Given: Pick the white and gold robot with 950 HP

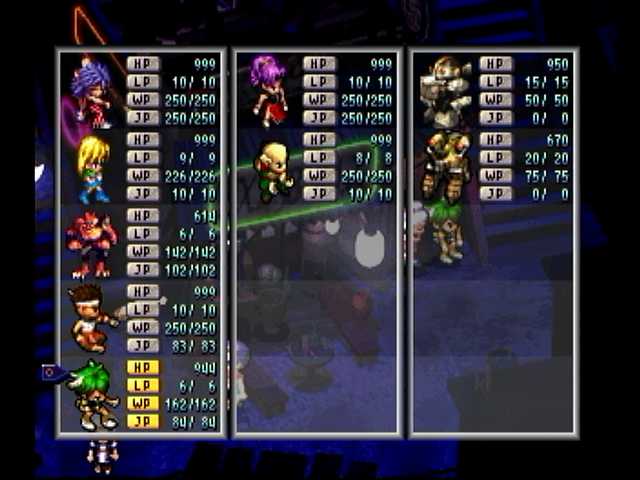Looking at the screenshot, I should point(446,91).
